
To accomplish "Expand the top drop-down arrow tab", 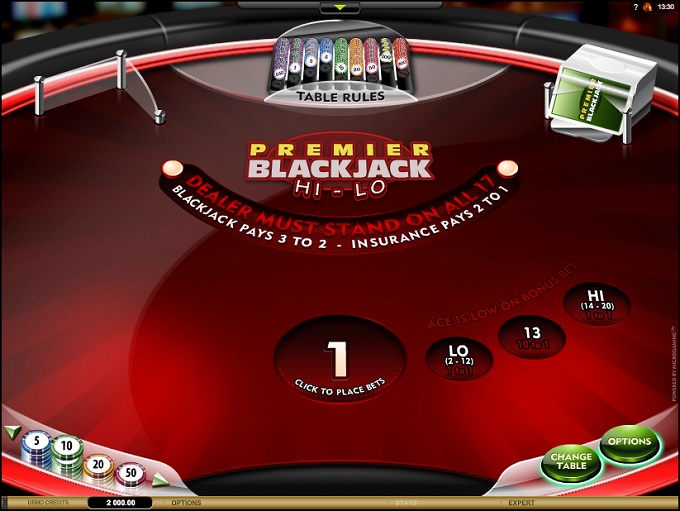I will click(x=339, y=8).
